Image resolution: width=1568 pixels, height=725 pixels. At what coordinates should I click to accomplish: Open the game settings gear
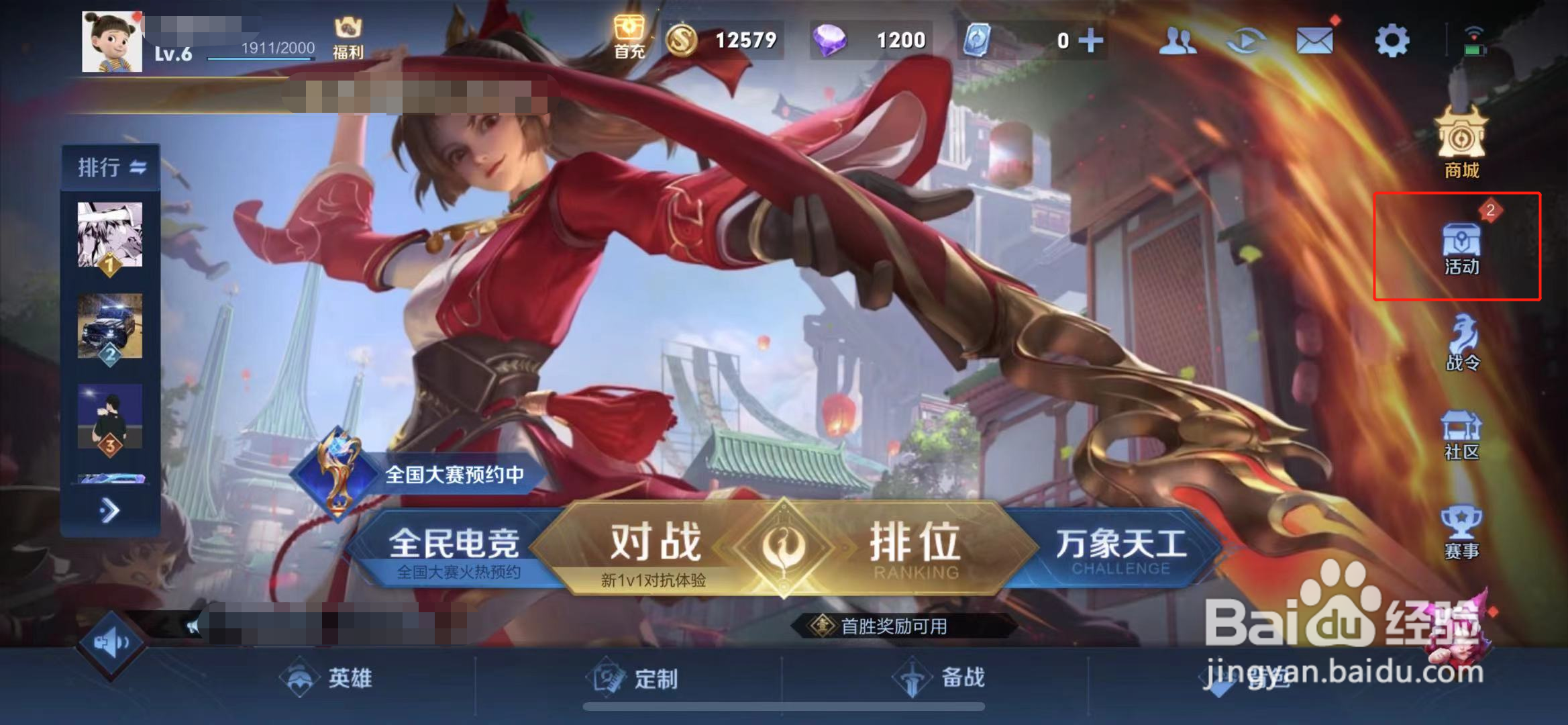(x=1392, y=40)
